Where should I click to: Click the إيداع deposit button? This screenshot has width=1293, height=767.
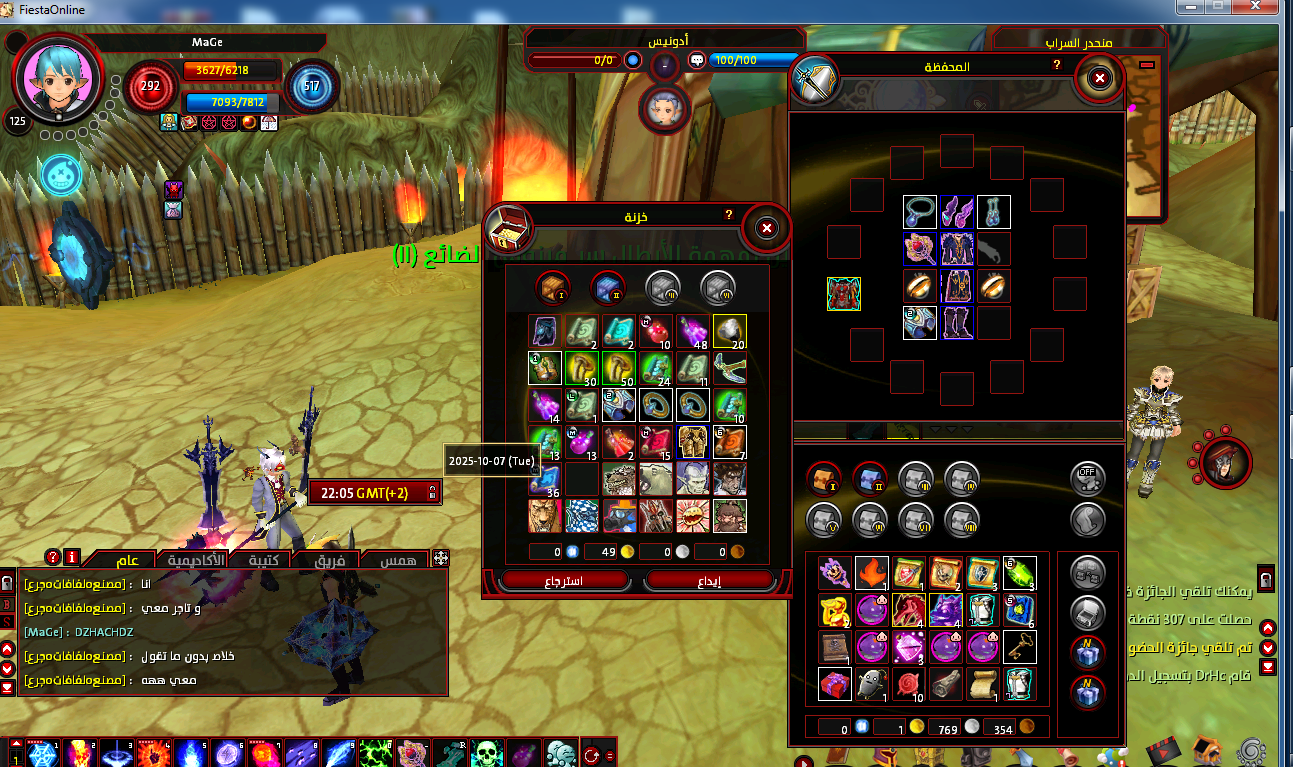tap(709, 580)
